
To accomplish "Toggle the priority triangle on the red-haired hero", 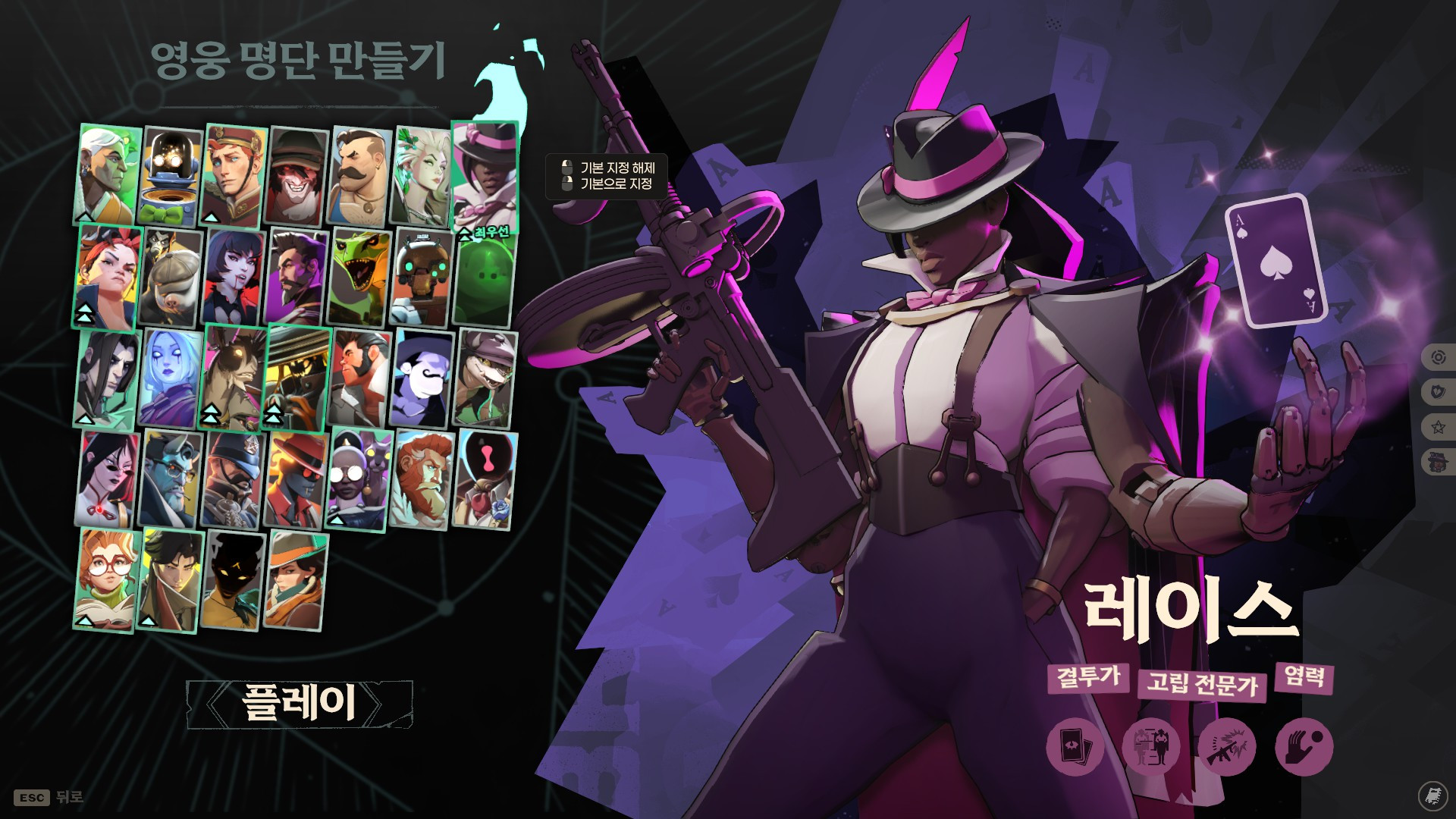I will tap(85, 311).
